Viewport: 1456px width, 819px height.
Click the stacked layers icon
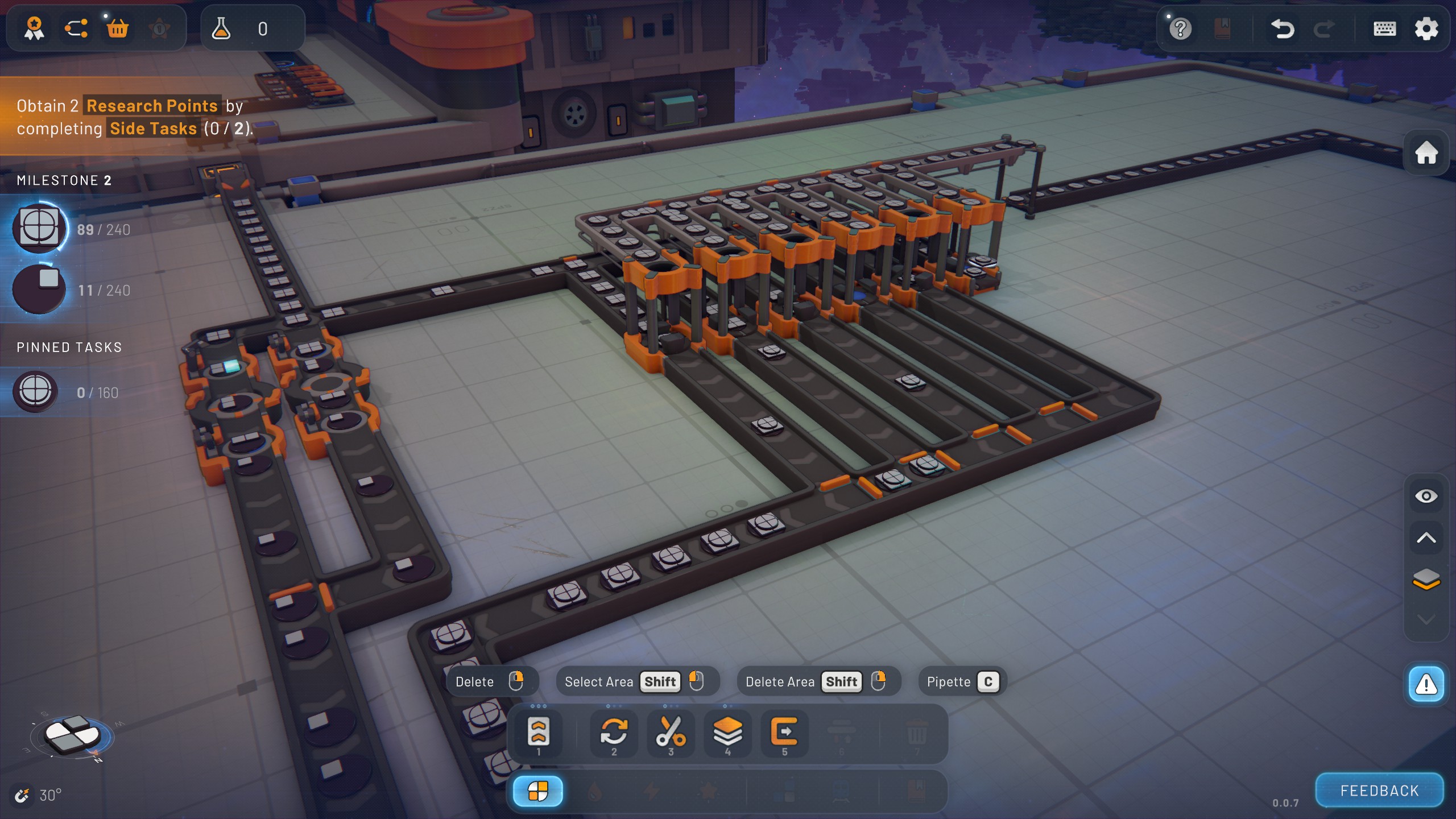pyautogui.click(x=1426, y=579)
